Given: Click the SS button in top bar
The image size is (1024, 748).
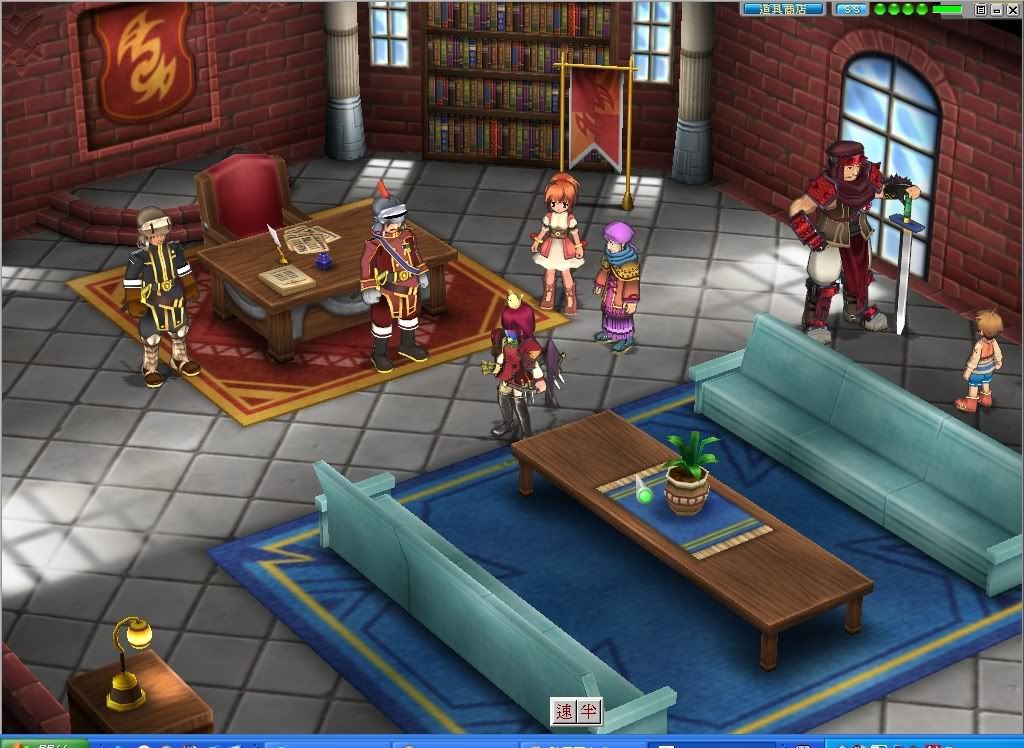Looking at the screenshot, I should point(851,9).
